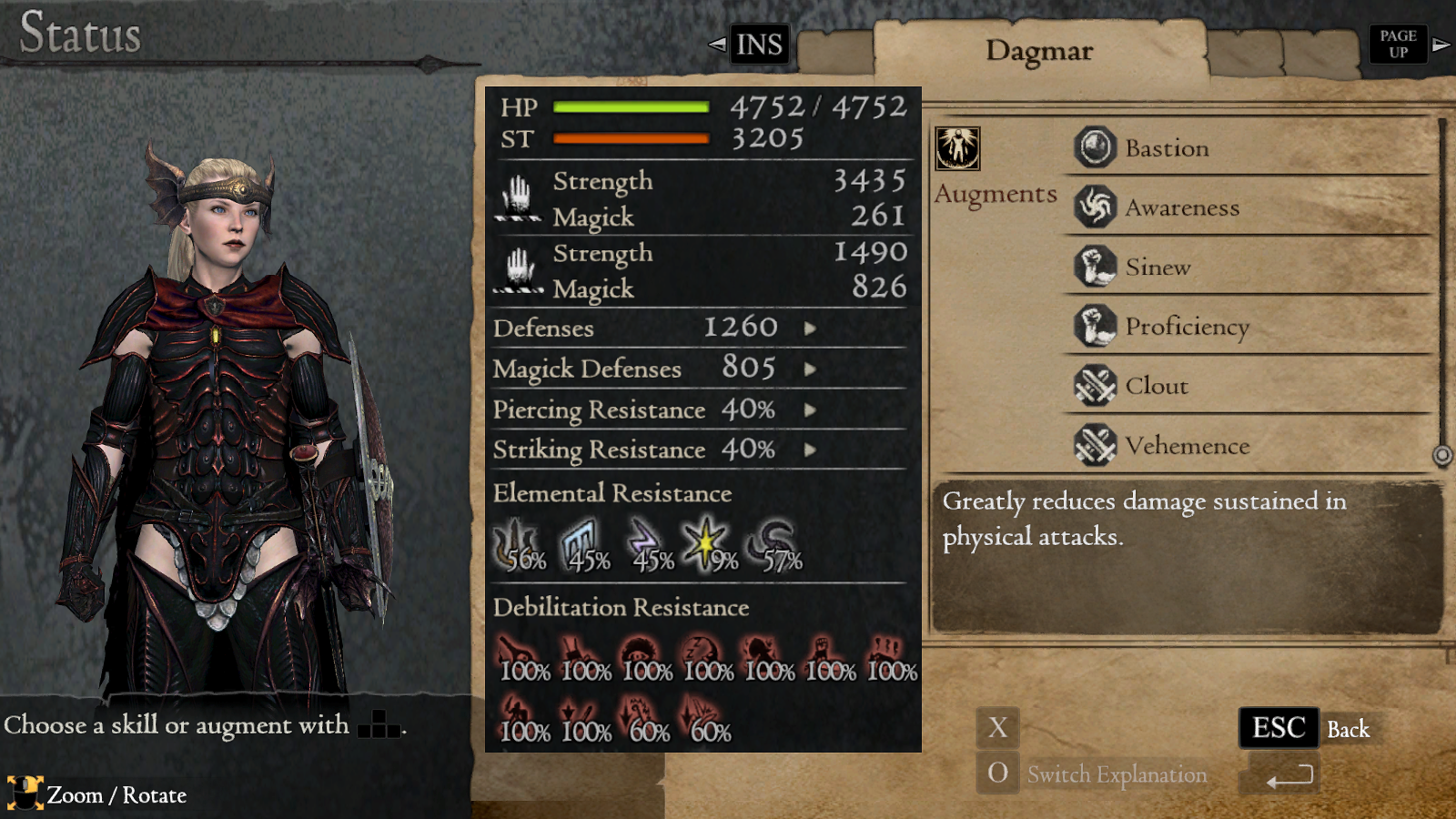Viewport: 1456px width, 819px height.
Task: Select the Sinew augment
Action: (1158, 268)
